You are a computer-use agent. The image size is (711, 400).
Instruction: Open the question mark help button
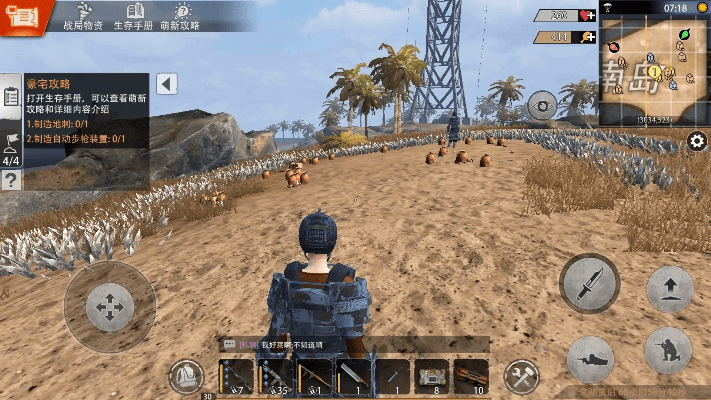click(x=11, y=180)
